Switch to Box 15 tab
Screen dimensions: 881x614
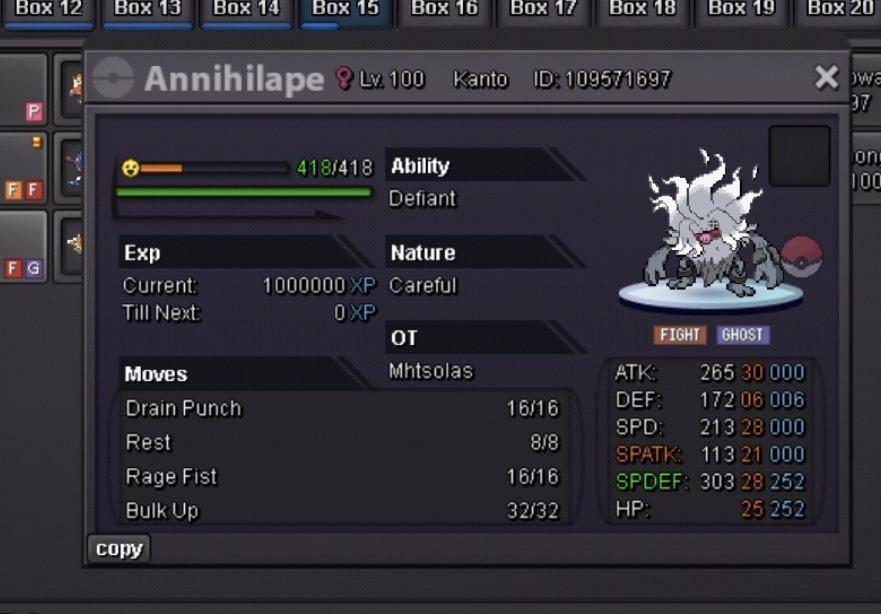pyautogui.click(x=345, y=10)
